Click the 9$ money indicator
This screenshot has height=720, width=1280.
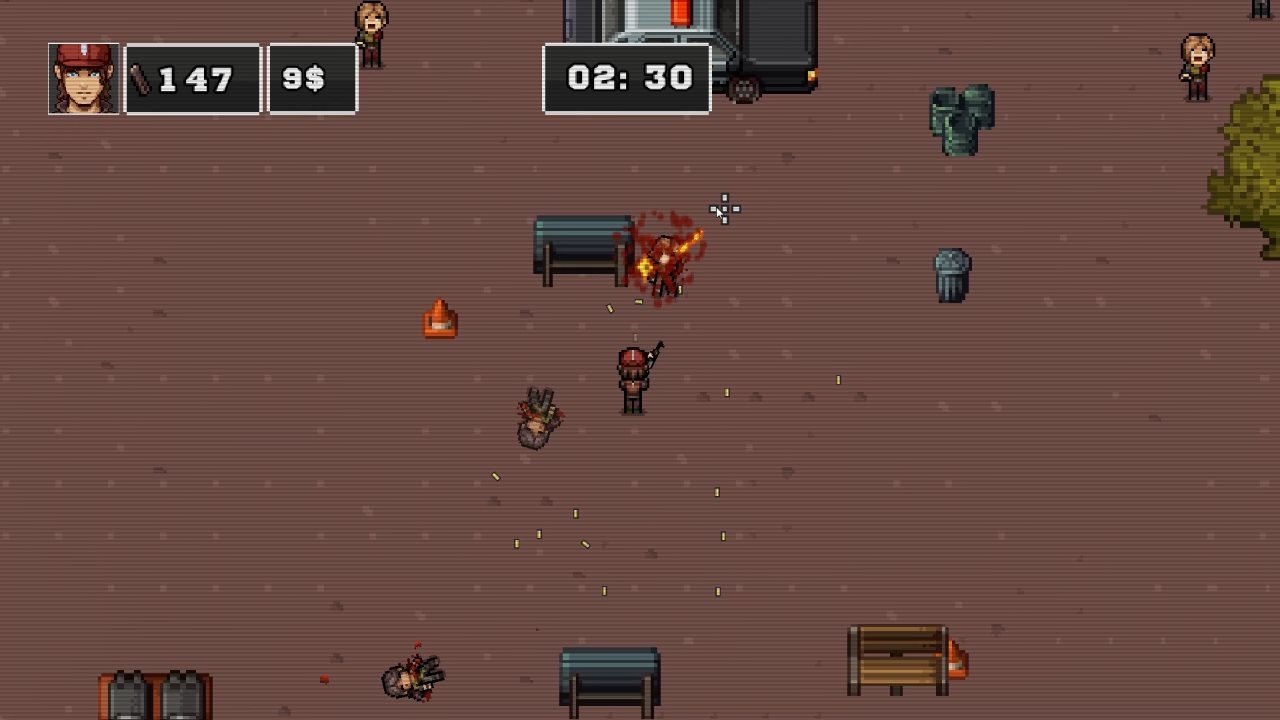311,78
